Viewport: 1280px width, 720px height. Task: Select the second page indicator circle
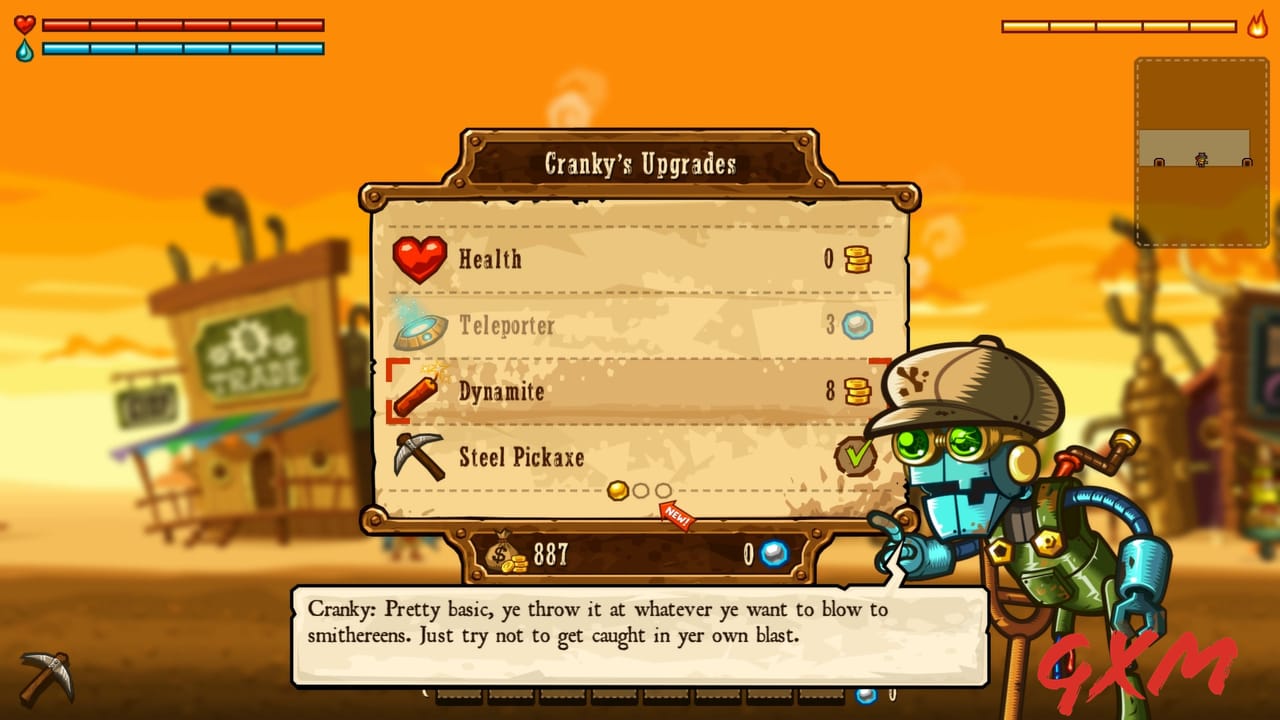(641, 491)
